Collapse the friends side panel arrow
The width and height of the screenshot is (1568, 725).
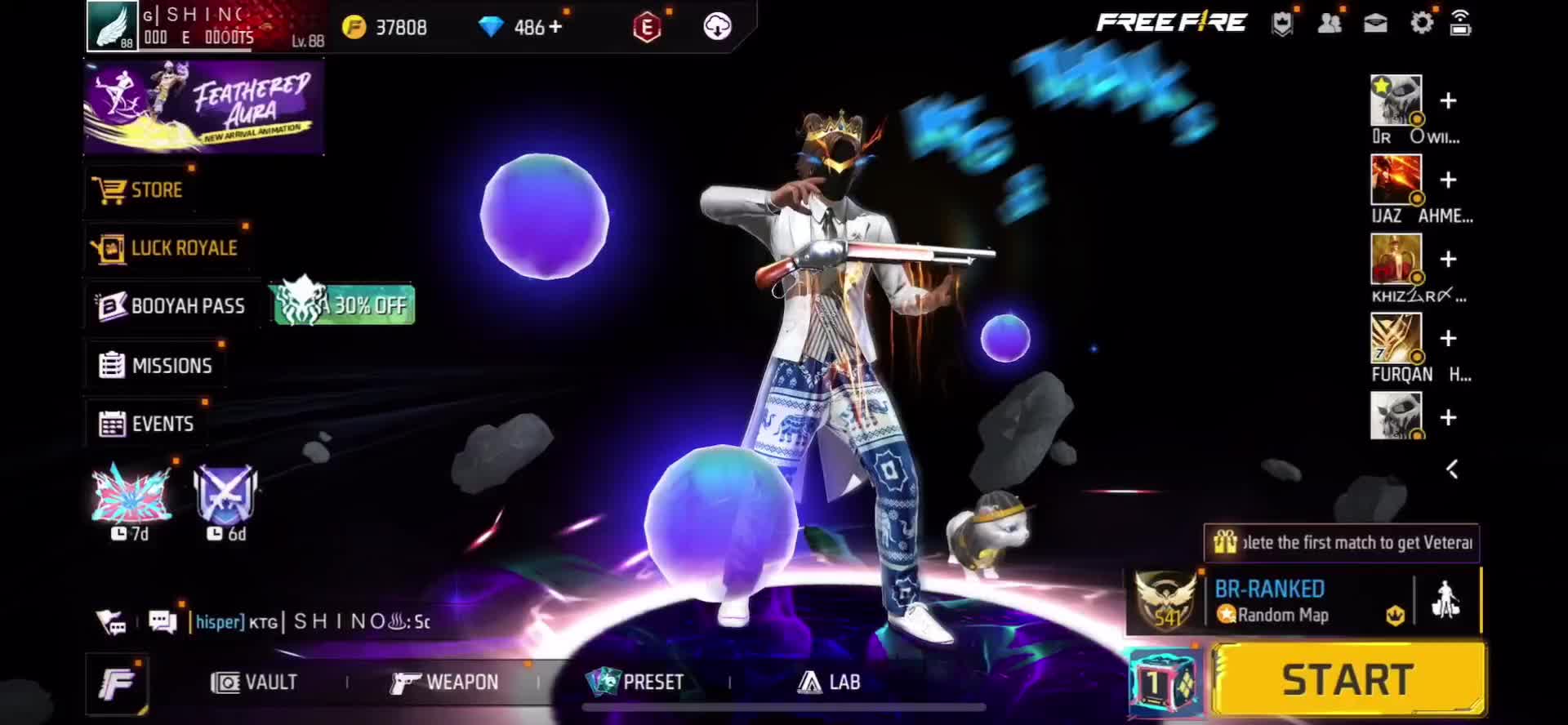point(1452,469)
